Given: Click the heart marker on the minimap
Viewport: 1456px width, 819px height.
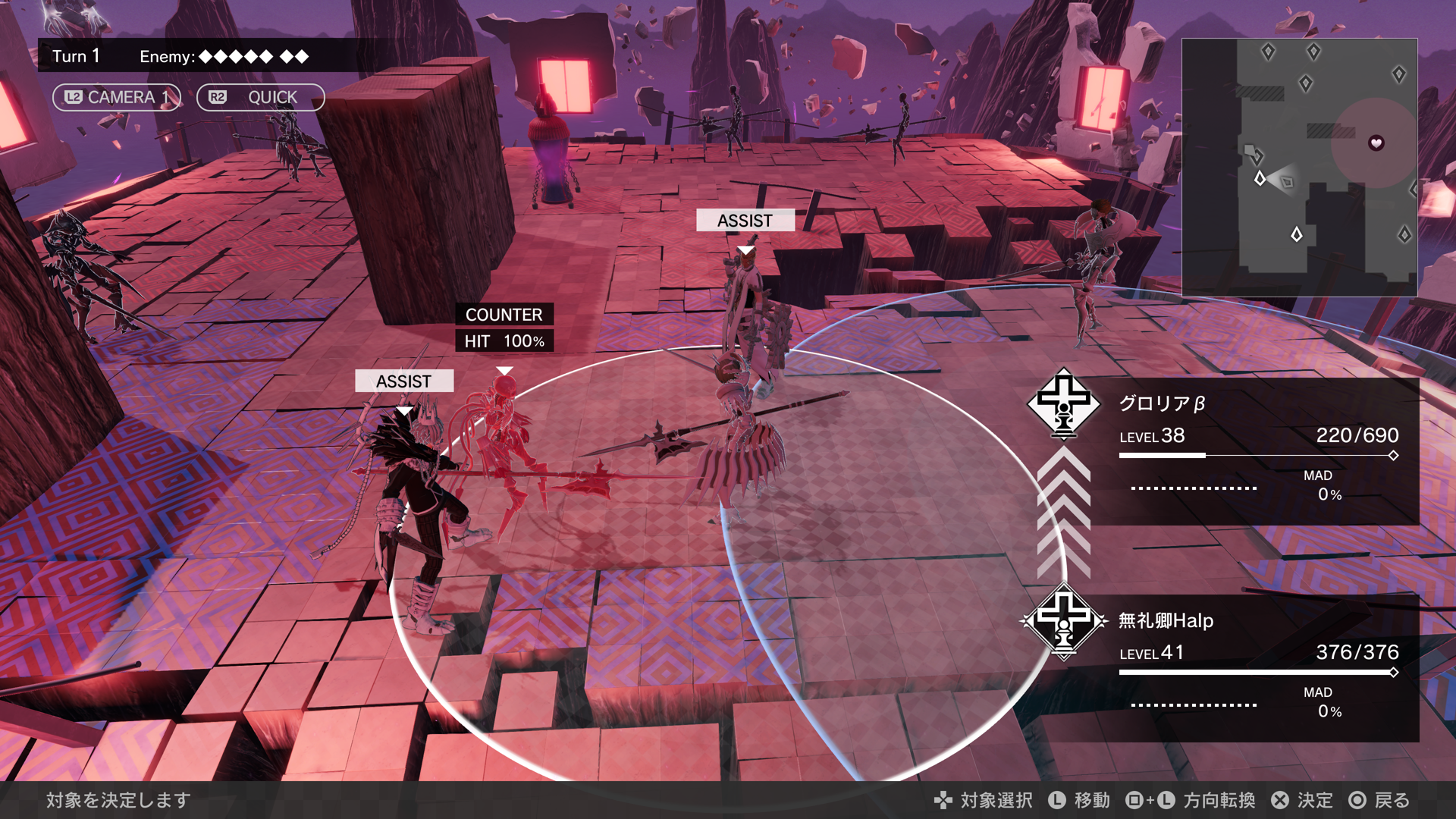Looking at the screenshot, I should pos(1376,143).
